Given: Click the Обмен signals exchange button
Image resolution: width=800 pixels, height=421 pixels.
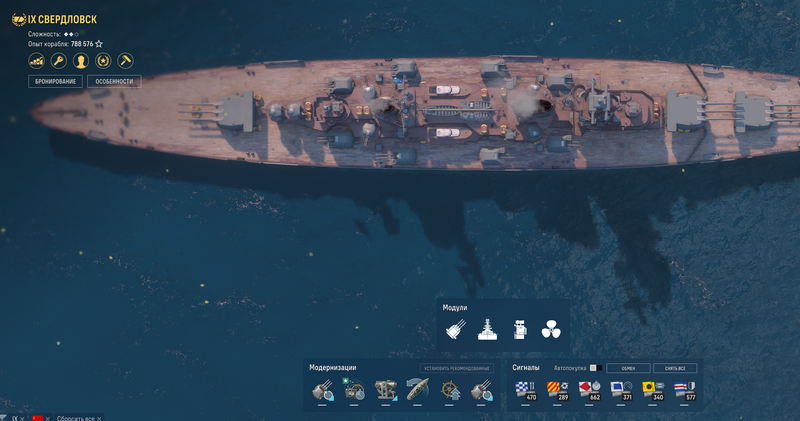Looking at the screenshot, I should 628,368.
